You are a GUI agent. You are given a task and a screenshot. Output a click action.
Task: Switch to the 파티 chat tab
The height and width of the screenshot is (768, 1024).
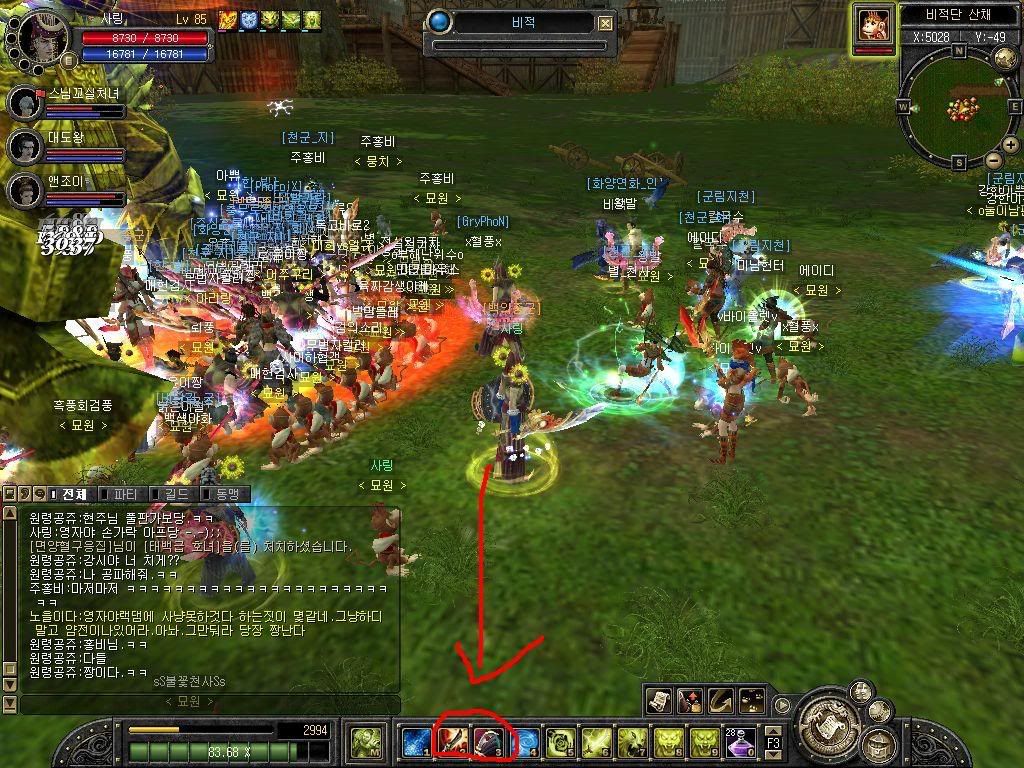pyautogui.click(x=124, y=494)
